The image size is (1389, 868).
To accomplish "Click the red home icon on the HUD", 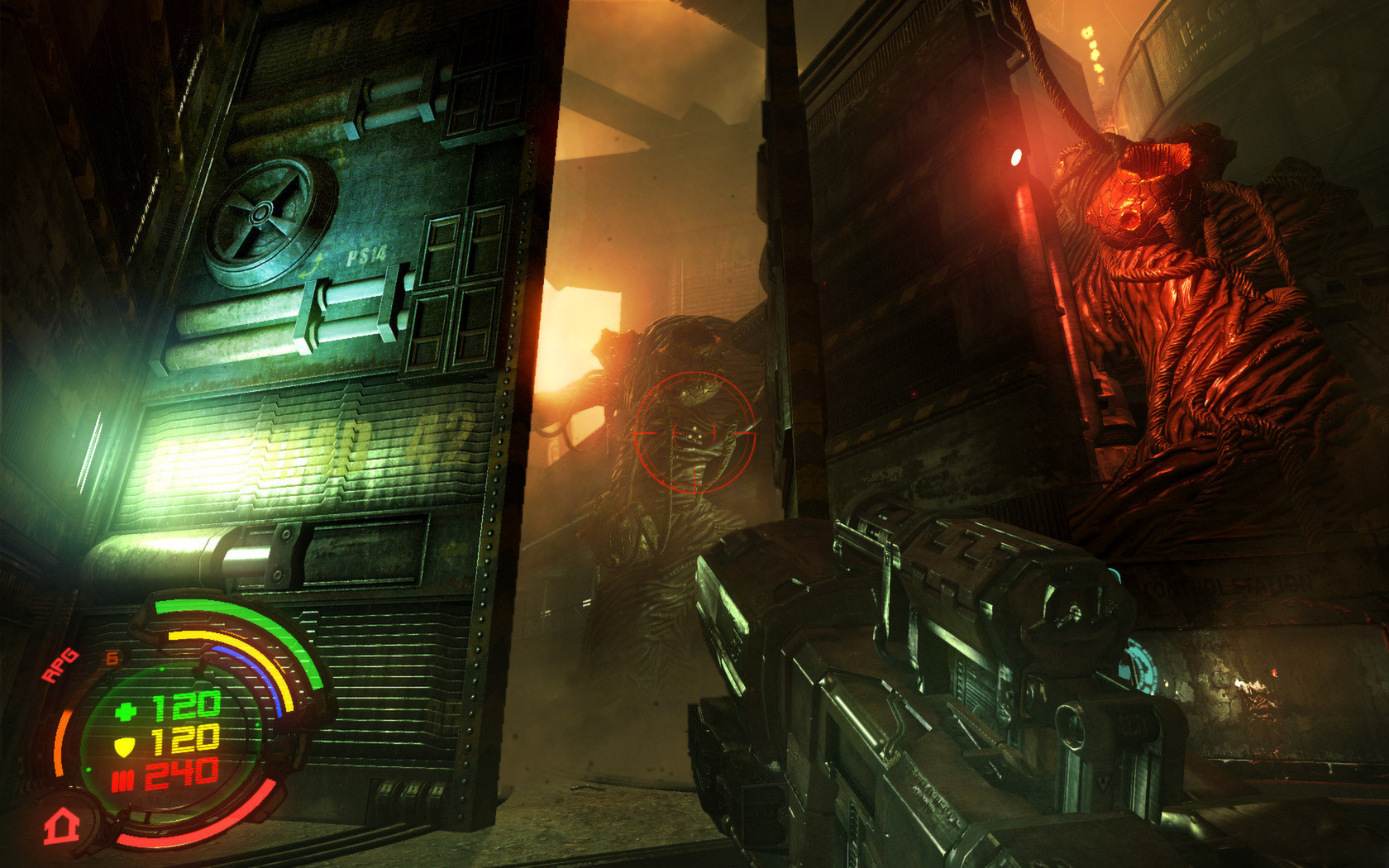I will coord(60,826).
